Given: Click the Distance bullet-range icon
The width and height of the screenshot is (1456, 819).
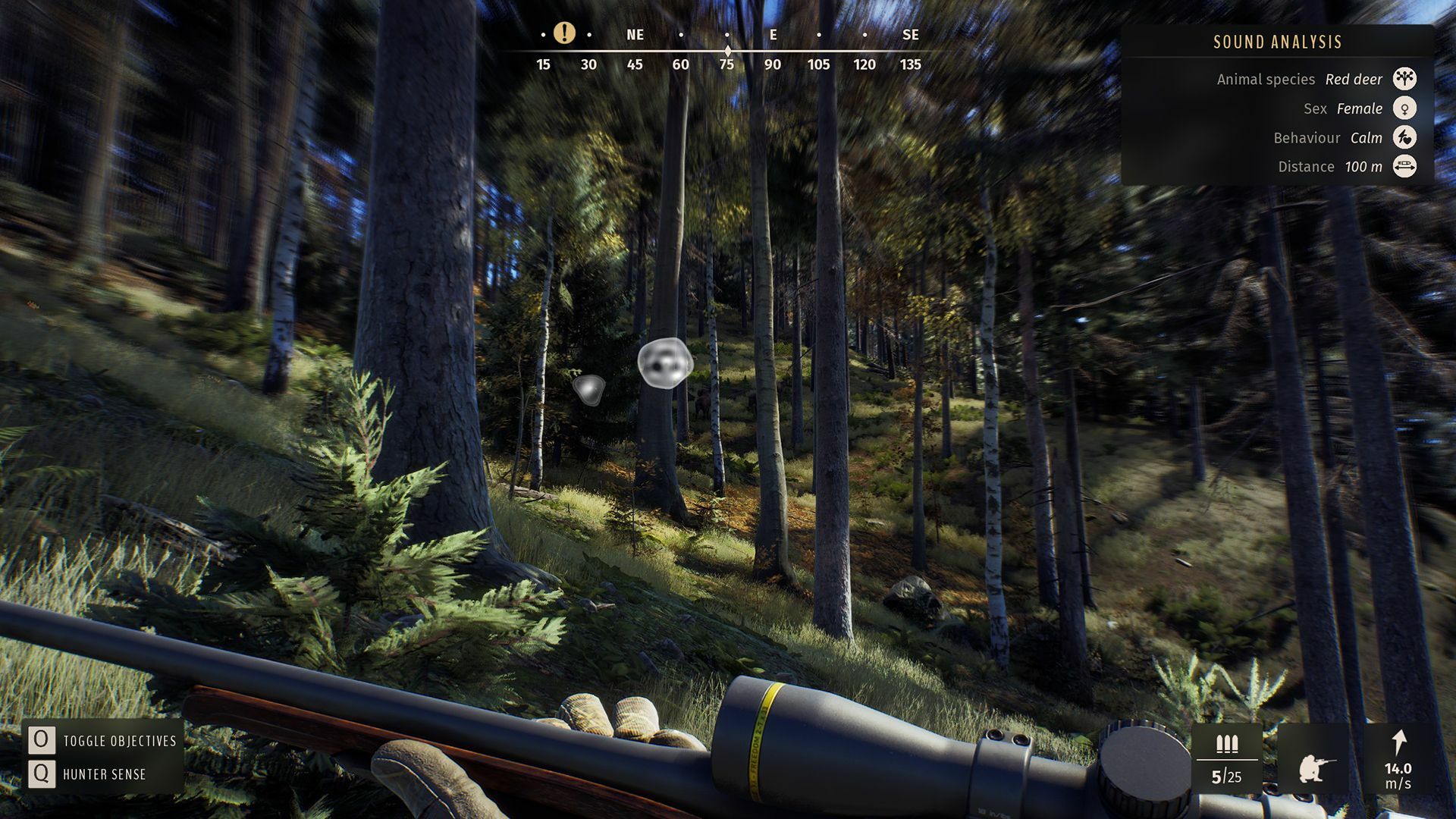Looking at the screenshot, I should click(x=1407, y=166).
